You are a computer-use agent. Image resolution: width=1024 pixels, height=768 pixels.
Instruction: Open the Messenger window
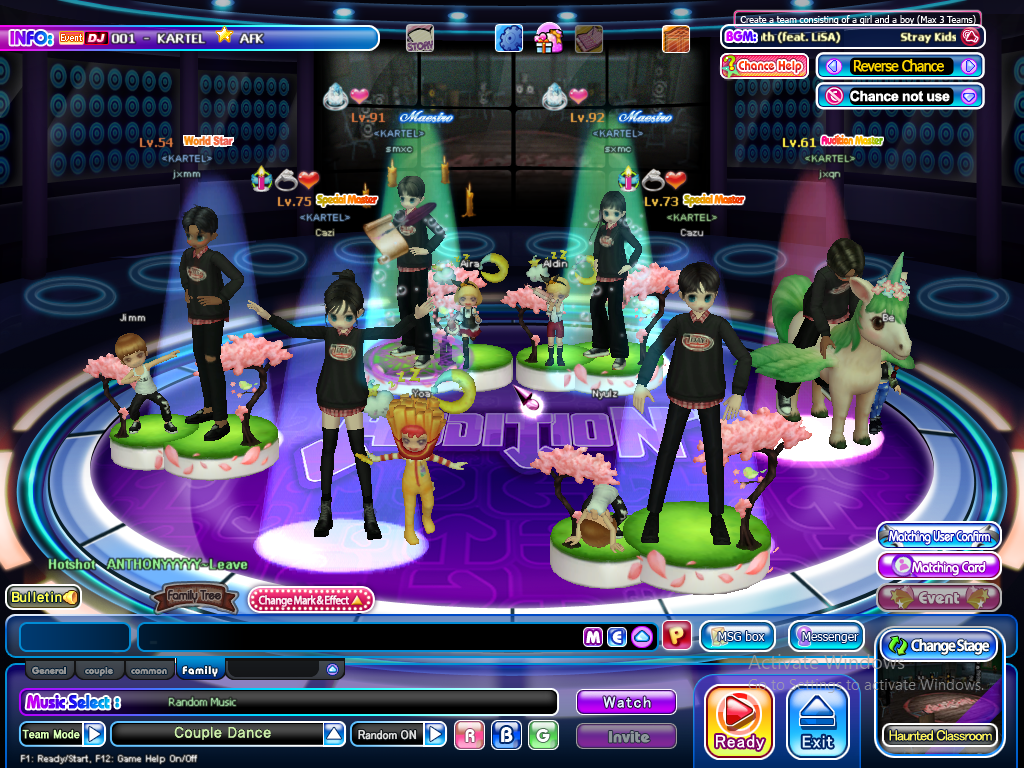pos(827,636)
